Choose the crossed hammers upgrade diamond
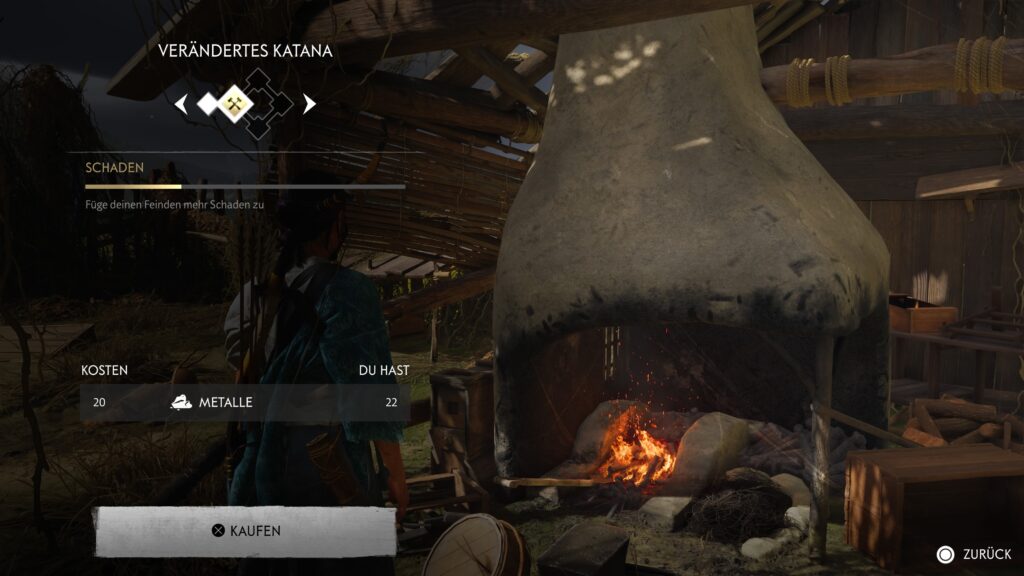The image size is (1024, 576). pyautogui.click(x=235, y=103)
